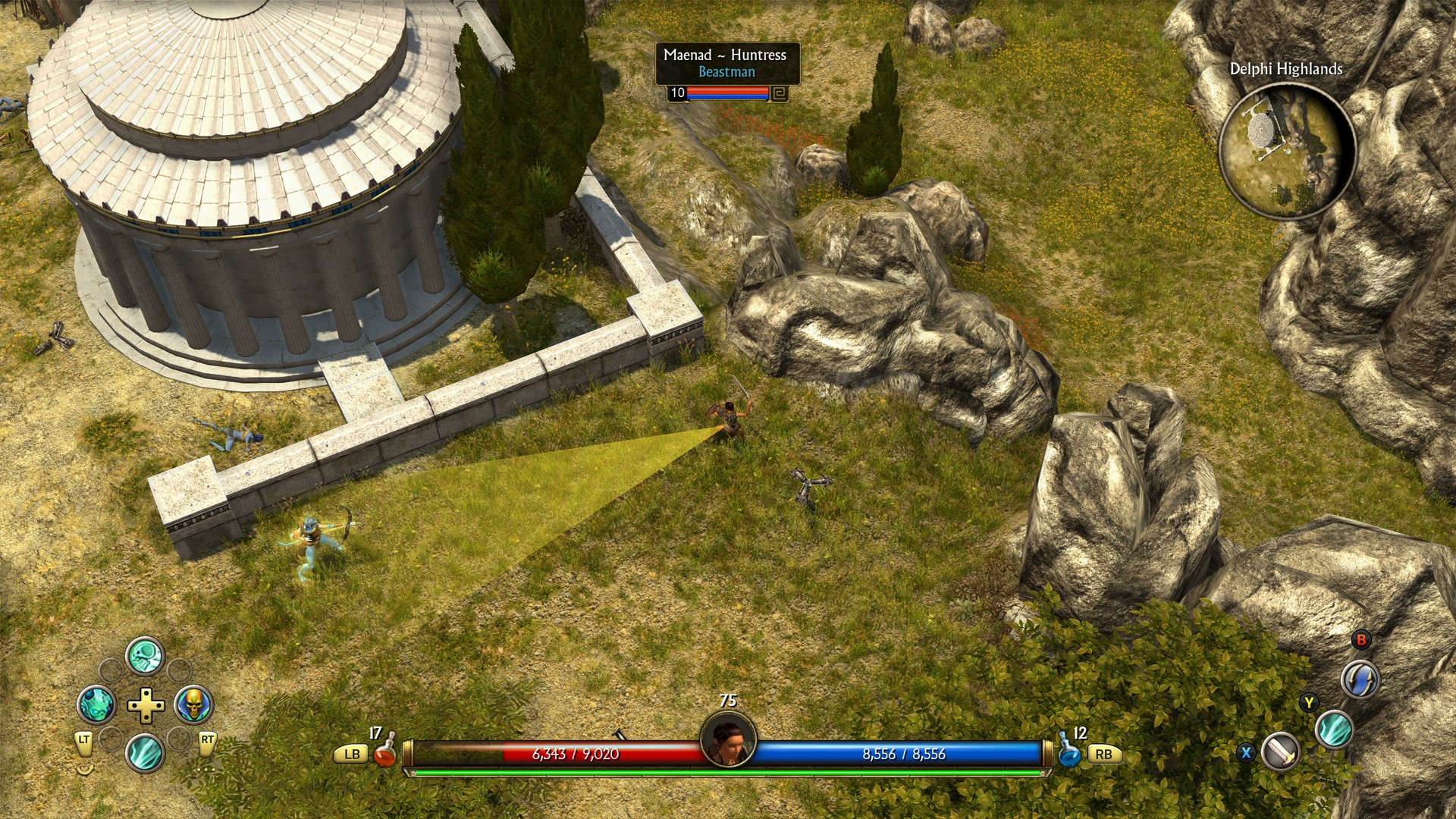Trigger the teal spectral creature skill
This screenshot has height=819, width=1456.
tap(96, 704)
